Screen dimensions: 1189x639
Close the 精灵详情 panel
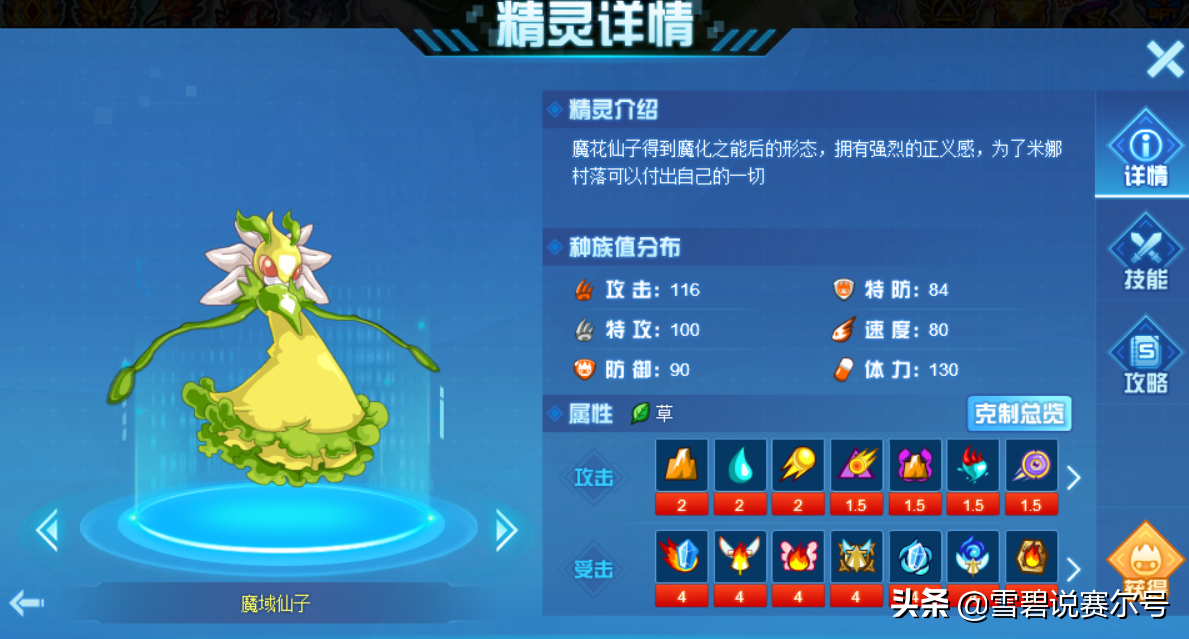[x=1164, y=60]
